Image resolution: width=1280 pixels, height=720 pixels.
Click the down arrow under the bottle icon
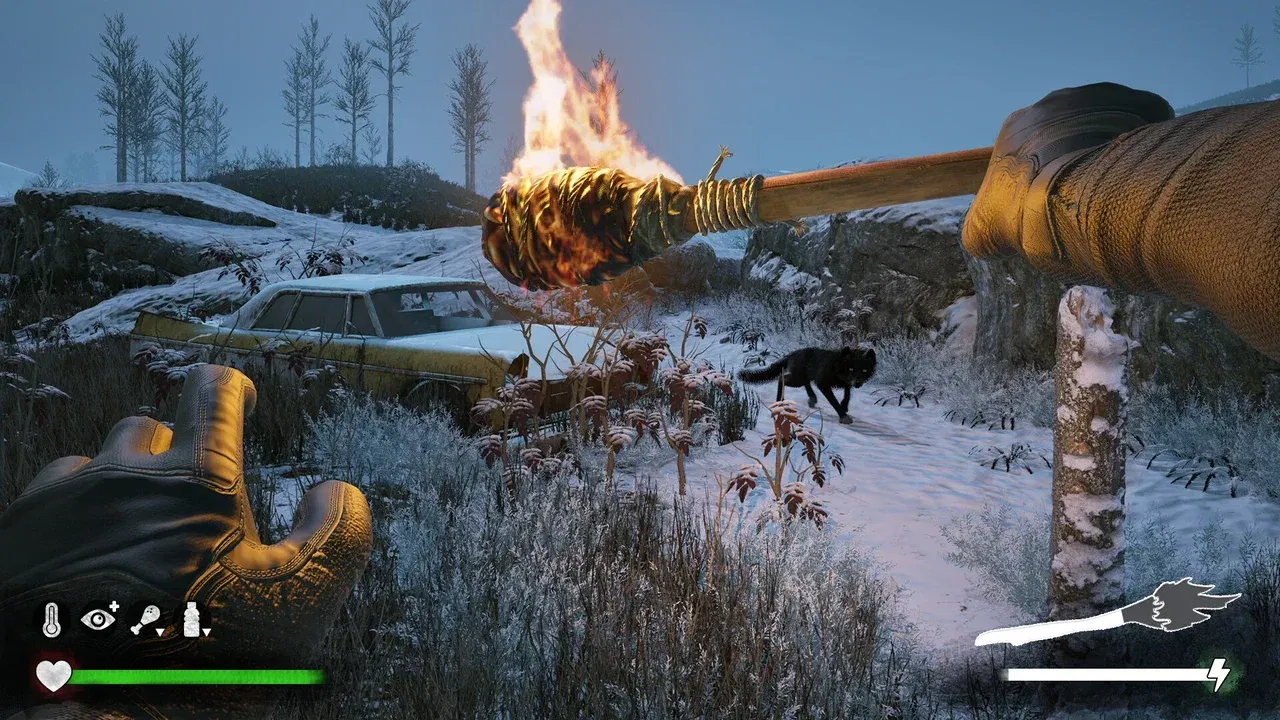coord(207,632)
